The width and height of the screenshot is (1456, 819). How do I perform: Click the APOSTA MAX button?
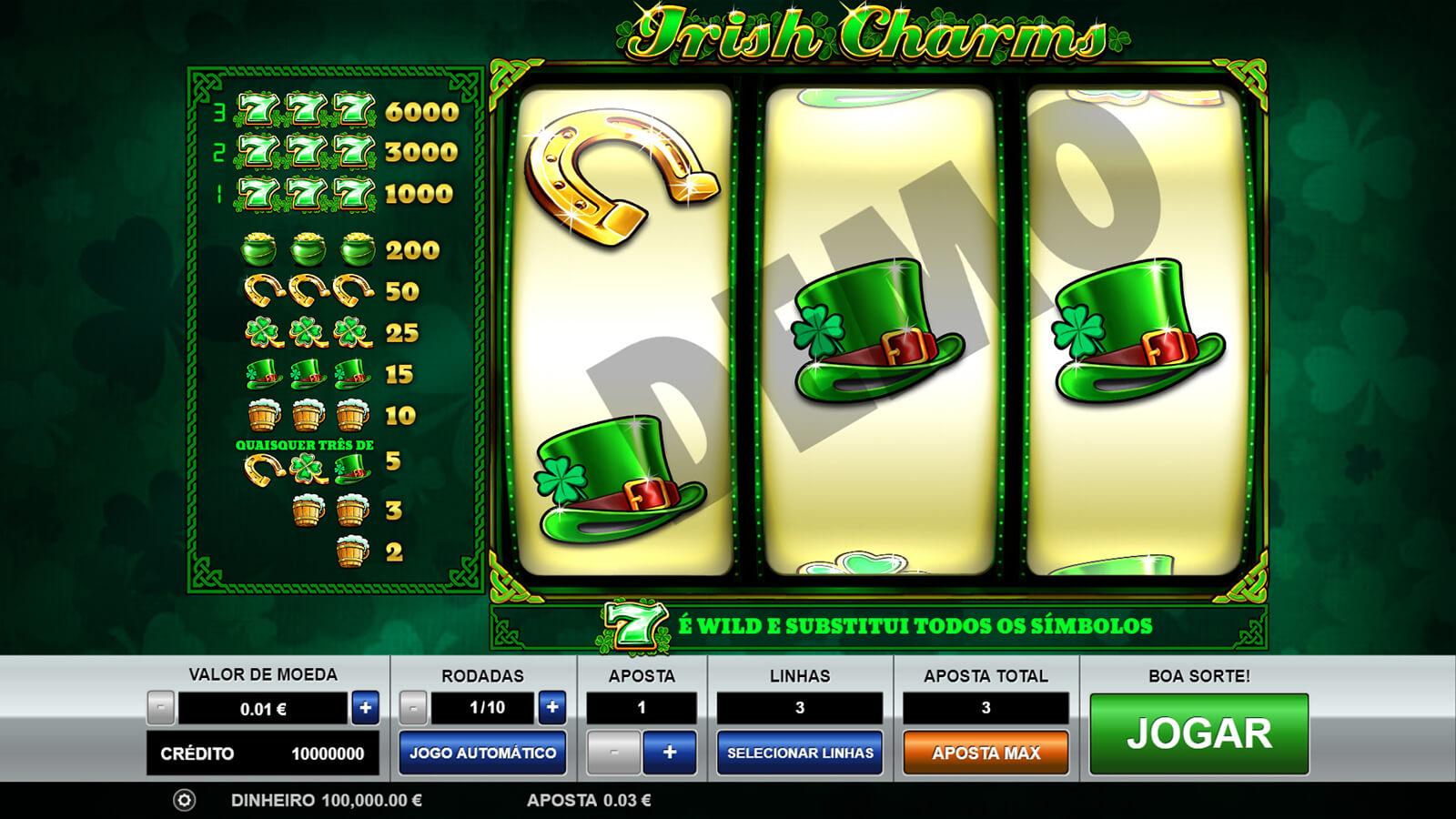pyautogui.click(x=986, y=753)
